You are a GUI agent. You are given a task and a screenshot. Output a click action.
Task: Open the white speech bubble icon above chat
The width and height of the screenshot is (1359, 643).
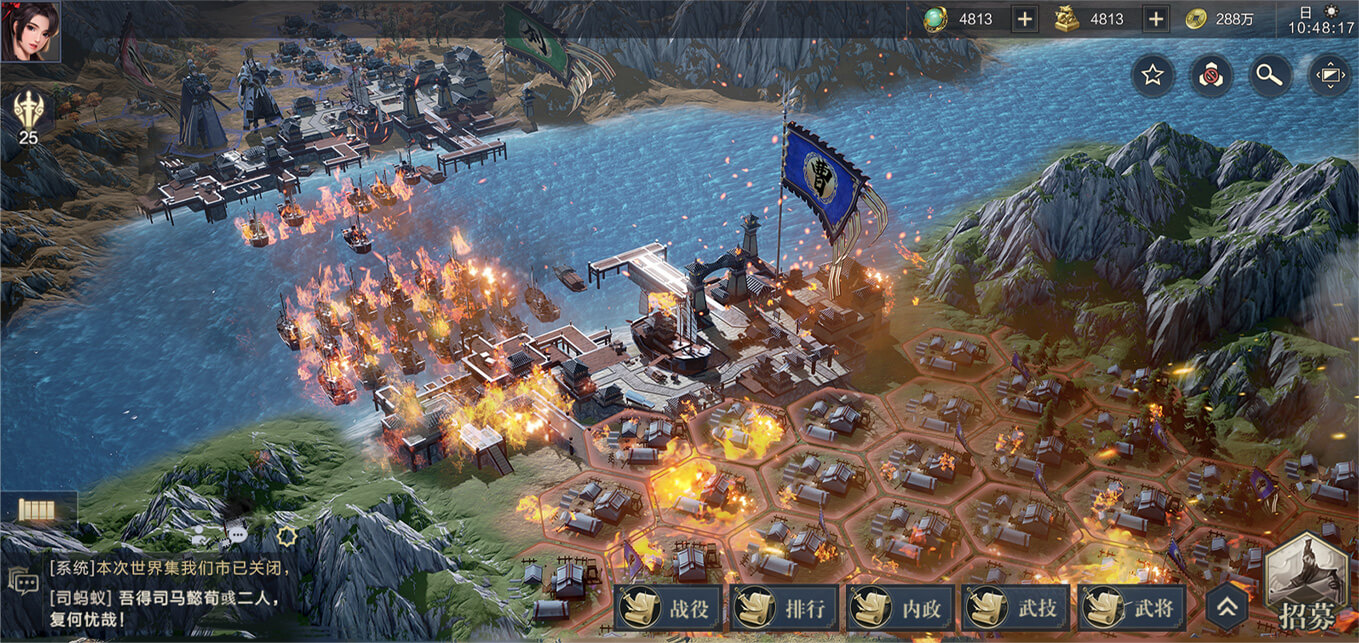[x=237, y=534]
